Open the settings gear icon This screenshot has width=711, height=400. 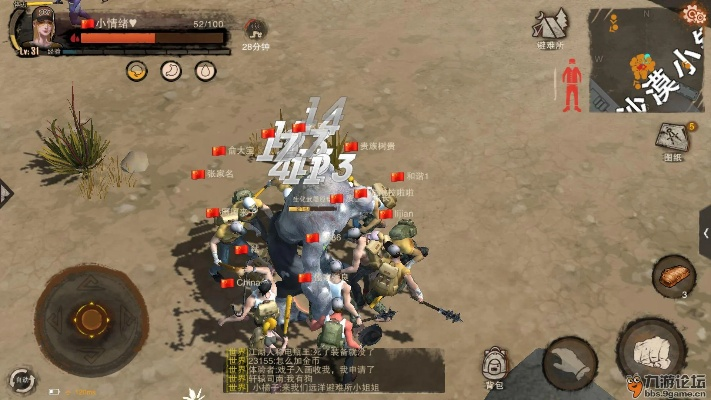coord(693,14)
